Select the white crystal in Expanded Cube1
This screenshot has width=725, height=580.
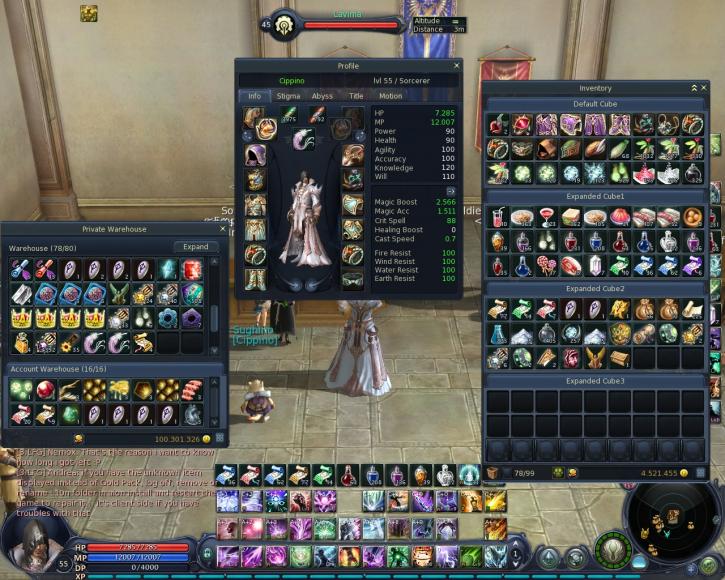596,266
